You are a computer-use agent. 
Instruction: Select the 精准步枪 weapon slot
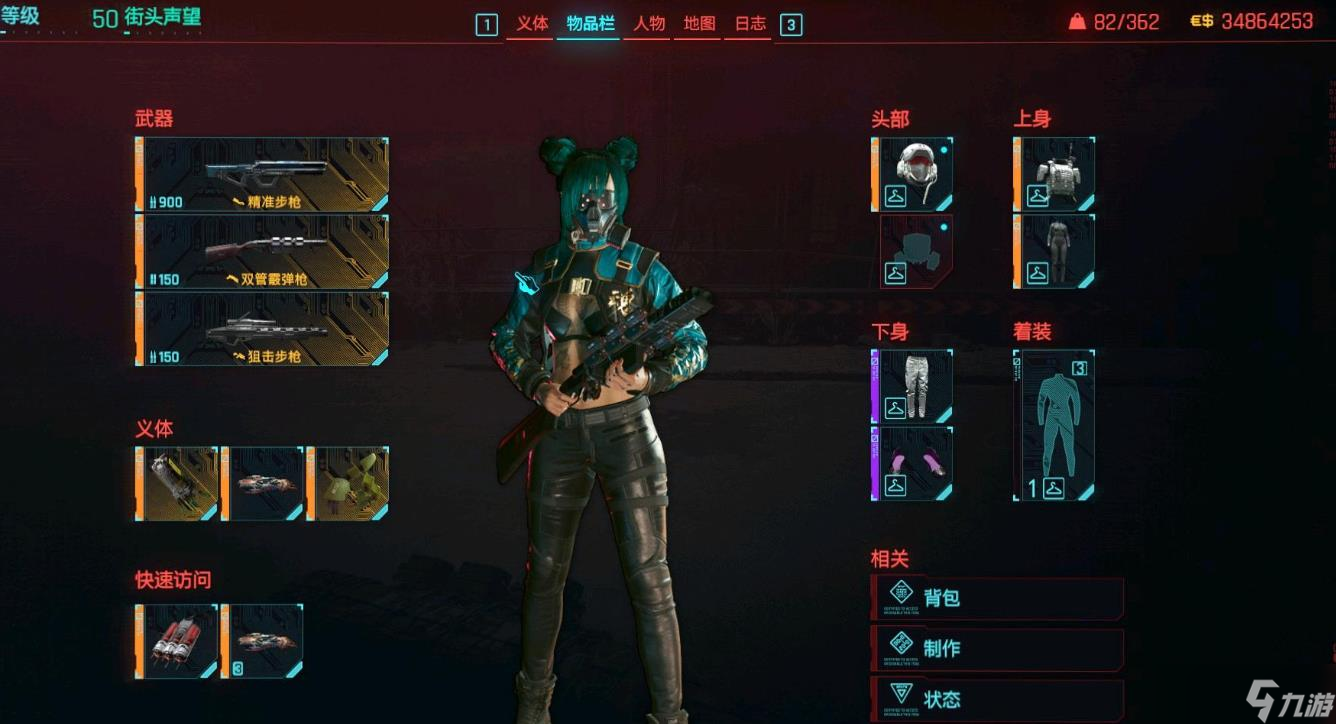263,175
